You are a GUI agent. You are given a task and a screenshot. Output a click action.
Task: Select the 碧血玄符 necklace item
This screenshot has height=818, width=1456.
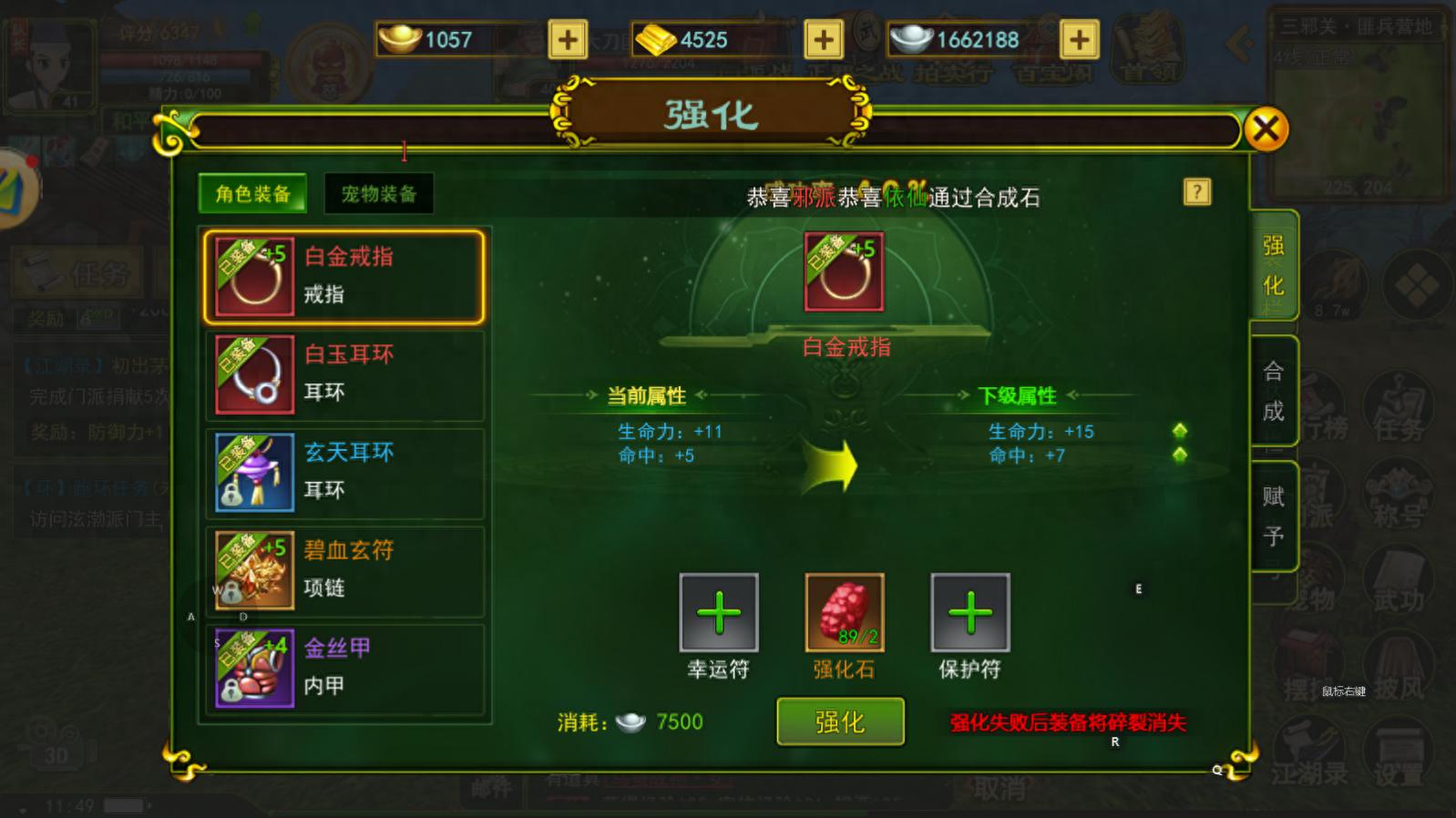344,569
